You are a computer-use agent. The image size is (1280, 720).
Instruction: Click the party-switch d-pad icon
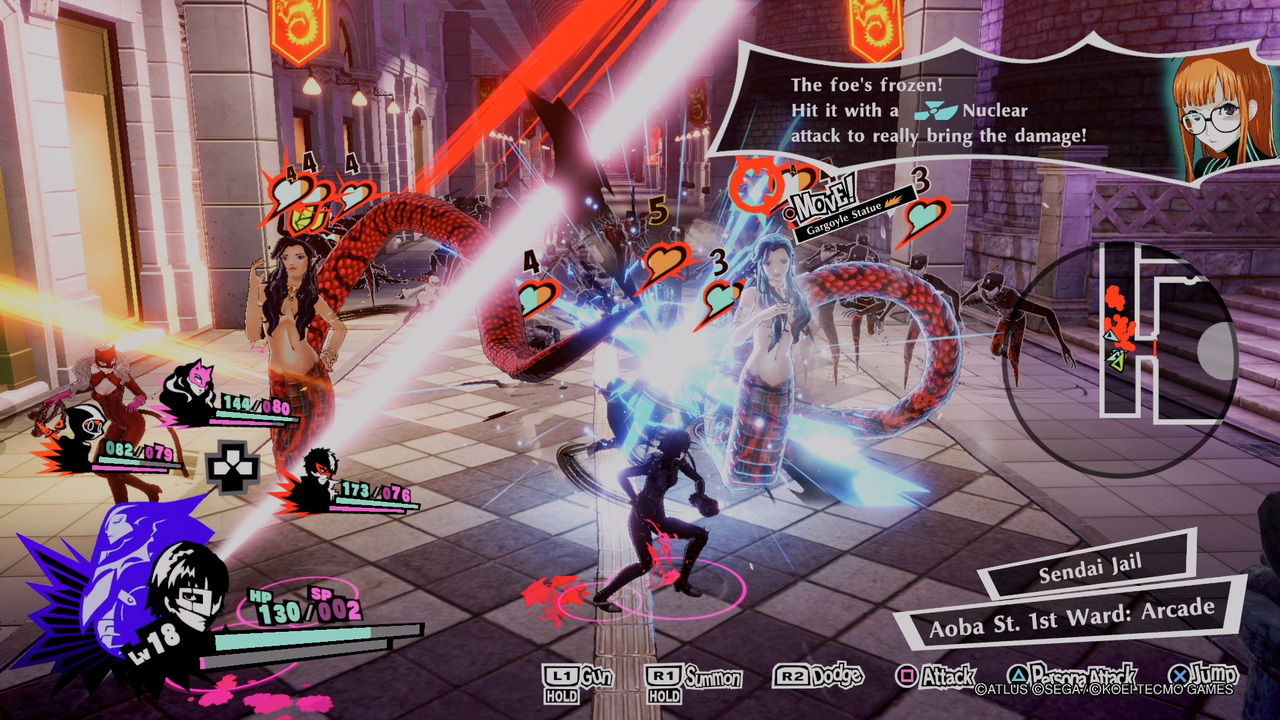pyautogui.click(x=233, y=468)
